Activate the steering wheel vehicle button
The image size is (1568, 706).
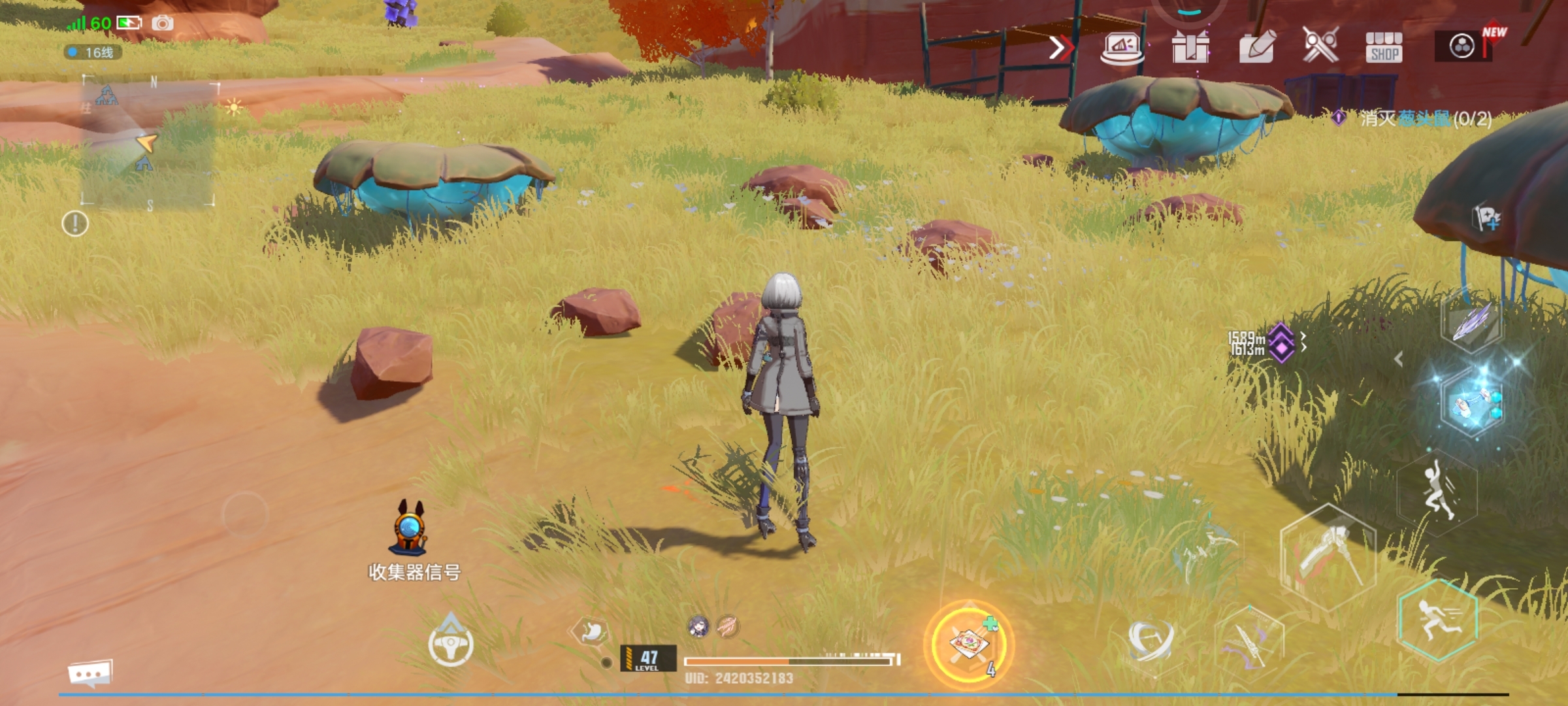coord(450,644)
